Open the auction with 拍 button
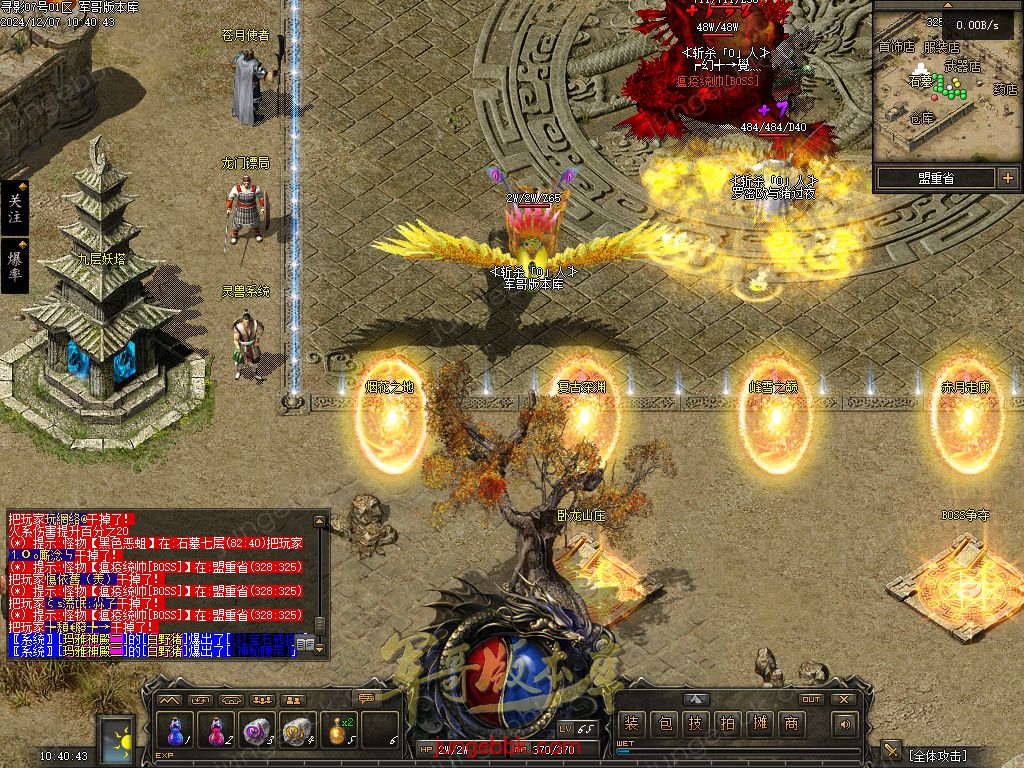The image size is (1024, 768). [727, 723]
